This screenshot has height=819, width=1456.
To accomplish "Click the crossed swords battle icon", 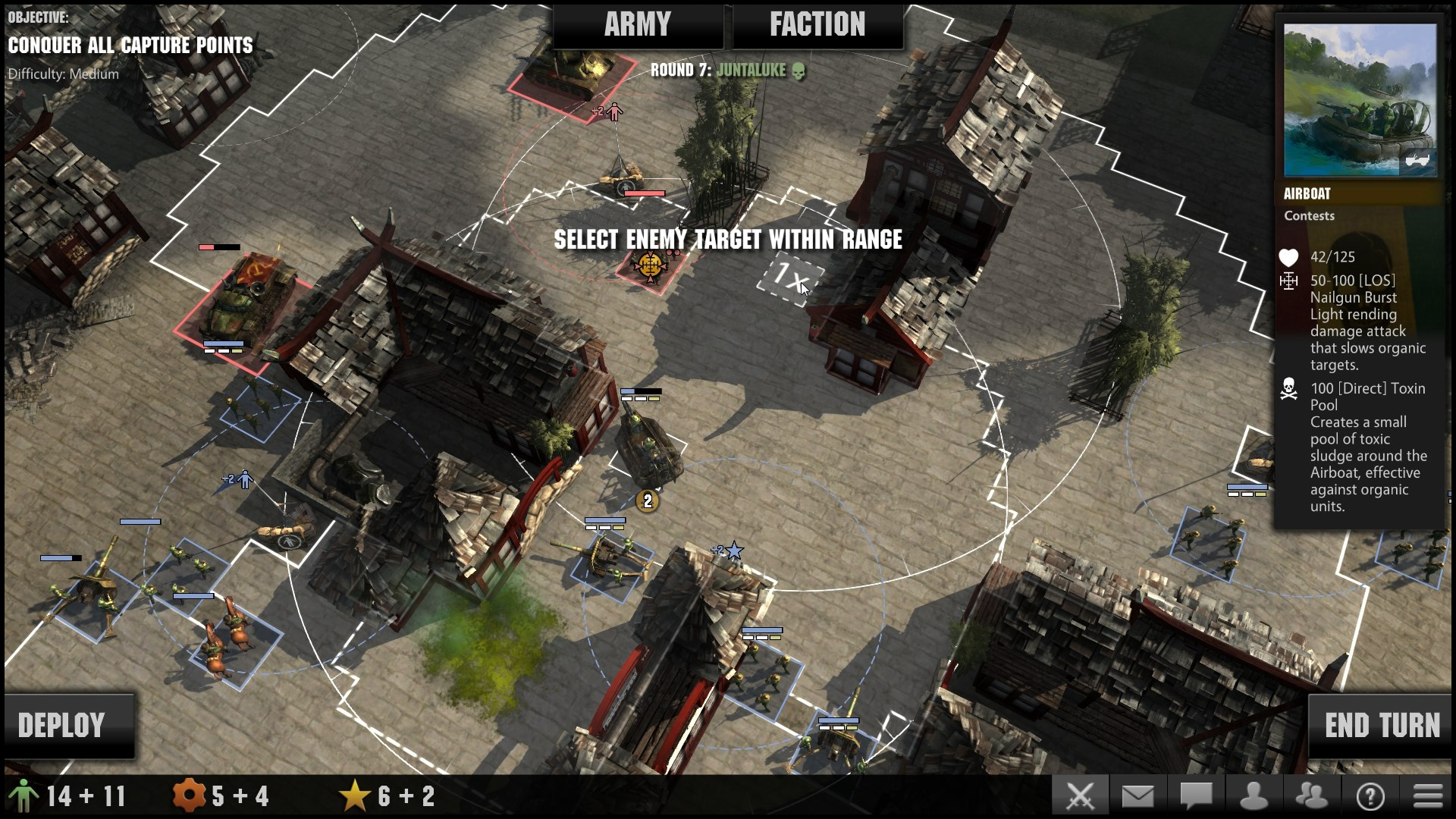I will coord(1080,795).
